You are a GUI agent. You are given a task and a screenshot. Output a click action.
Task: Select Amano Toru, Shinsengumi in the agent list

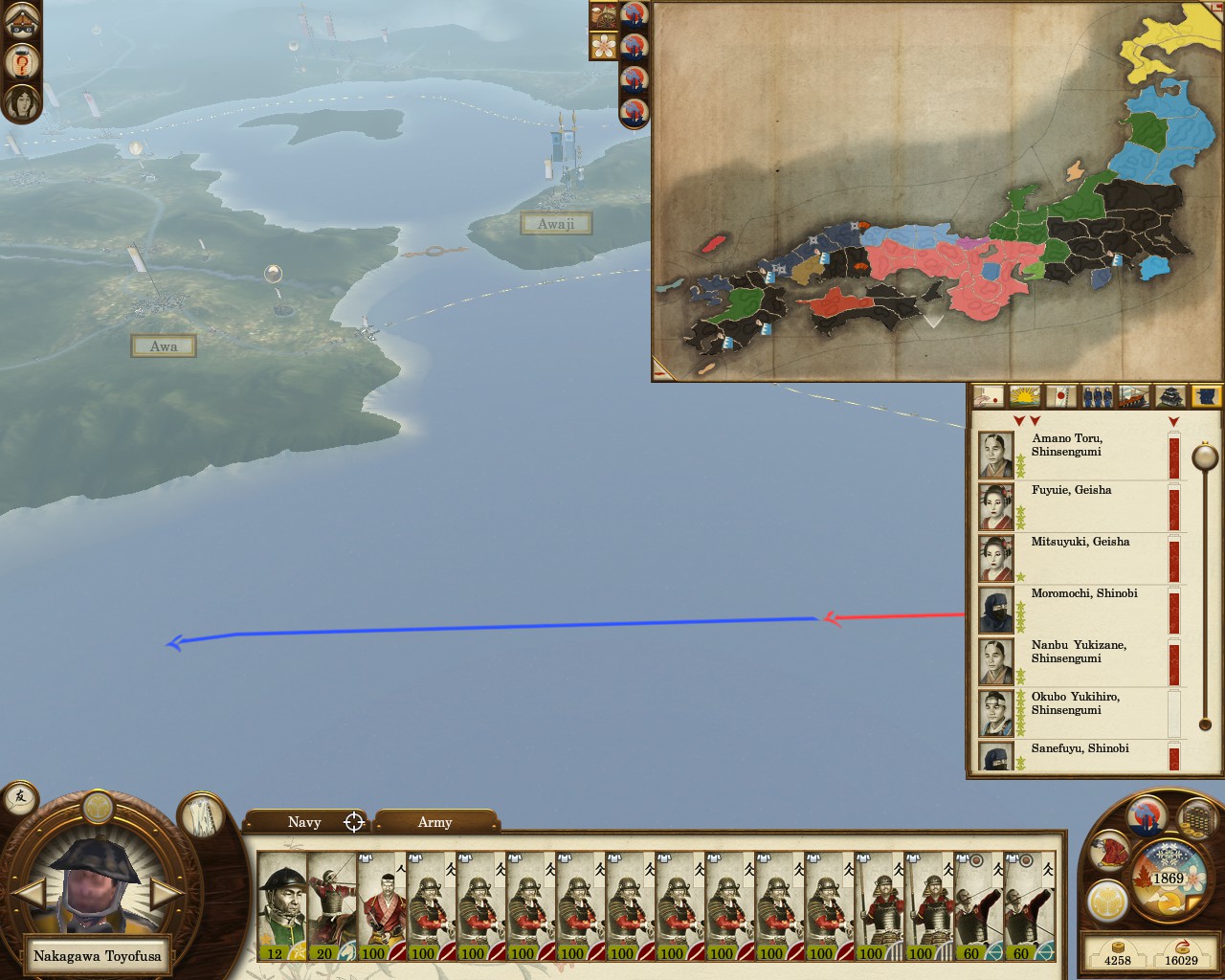click(x=1081, y=455)
